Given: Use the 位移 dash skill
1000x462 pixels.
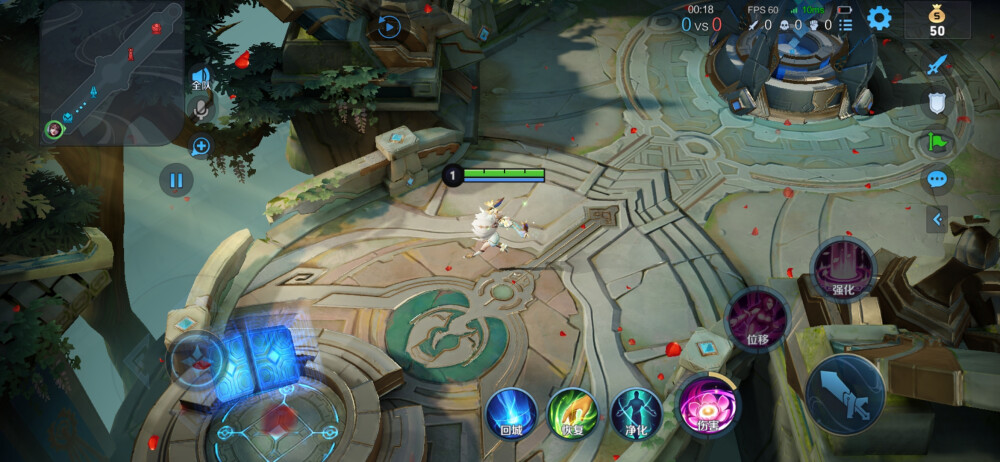Looking at the screenshot, I should 757,318.
